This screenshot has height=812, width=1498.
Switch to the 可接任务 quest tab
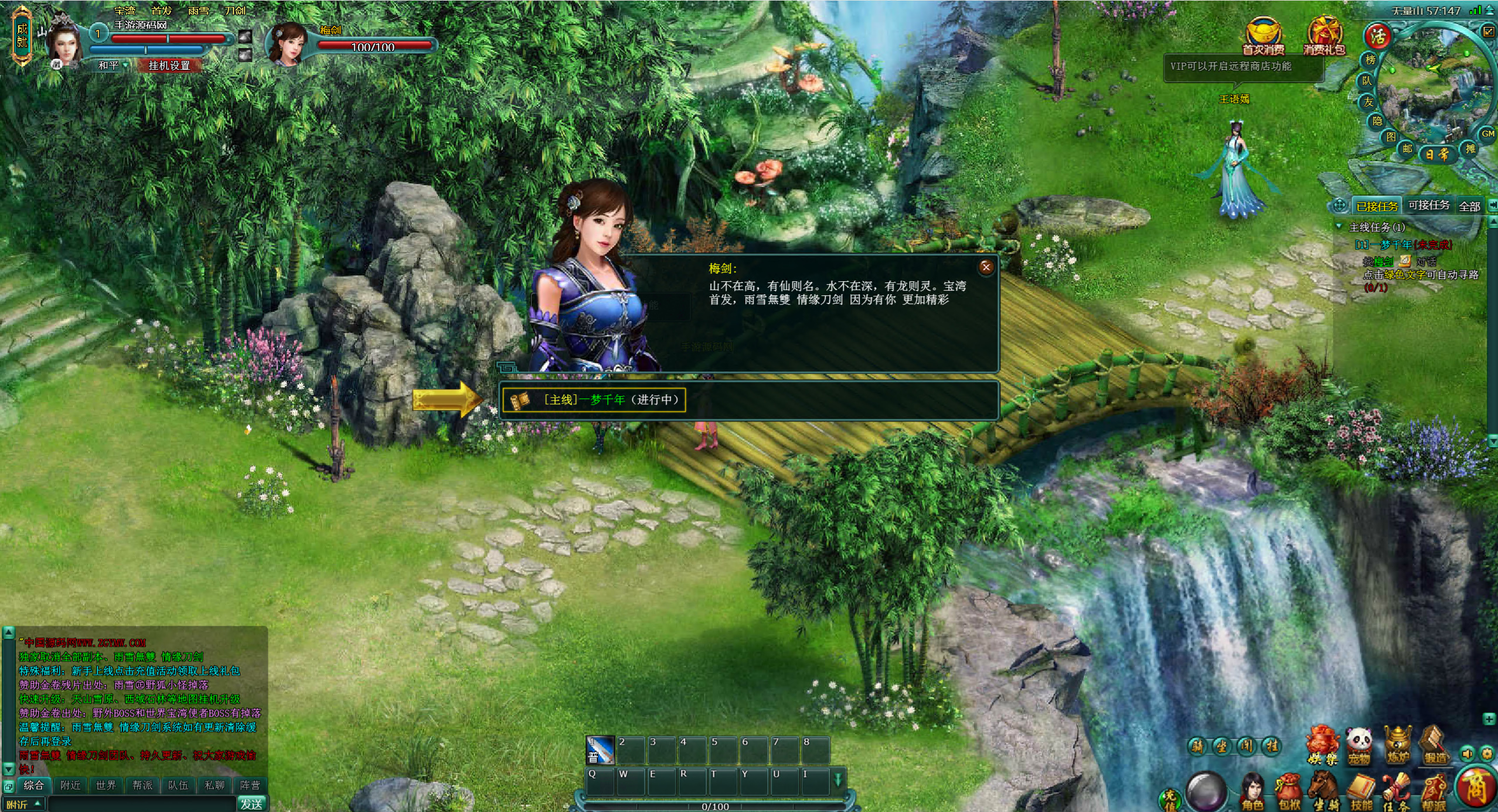[x=1428, y=205]
